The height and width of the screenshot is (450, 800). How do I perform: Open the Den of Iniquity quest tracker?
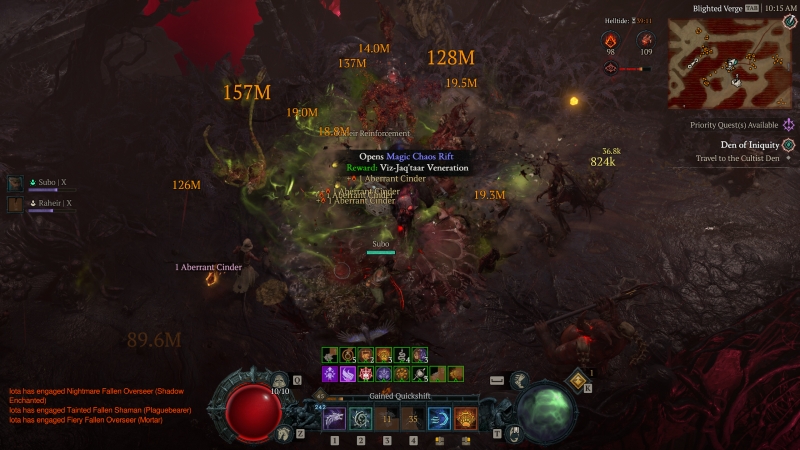[x=788, y=145]
